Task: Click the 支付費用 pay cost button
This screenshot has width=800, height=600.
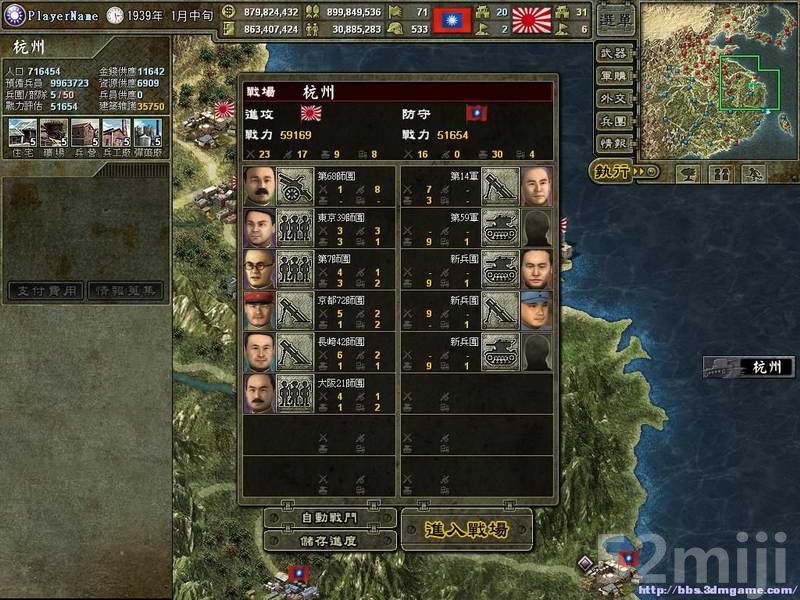Action: tap(46, 291)
